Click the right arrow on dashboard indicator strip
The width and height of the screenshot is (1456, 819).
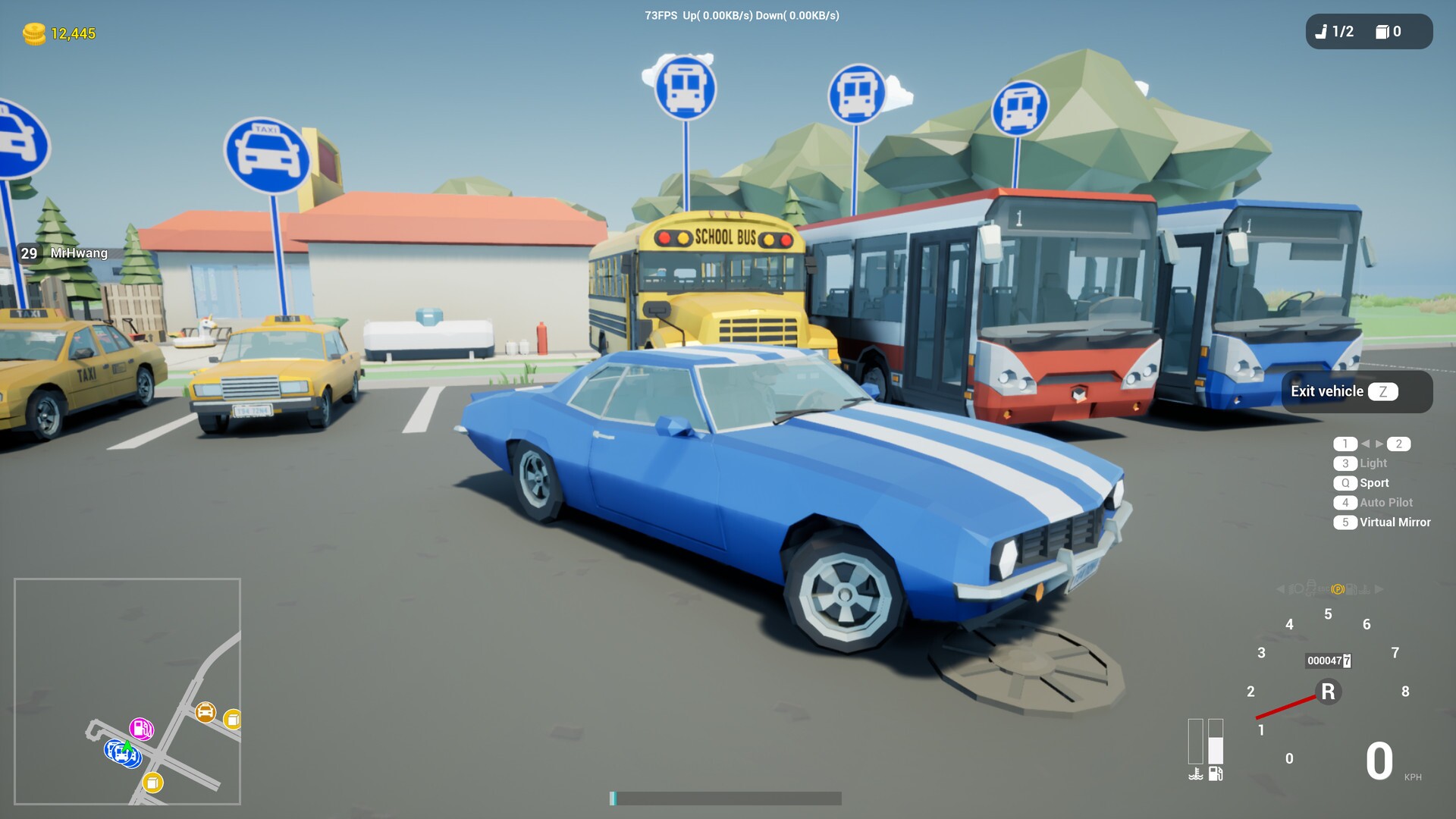(1377, 589)
